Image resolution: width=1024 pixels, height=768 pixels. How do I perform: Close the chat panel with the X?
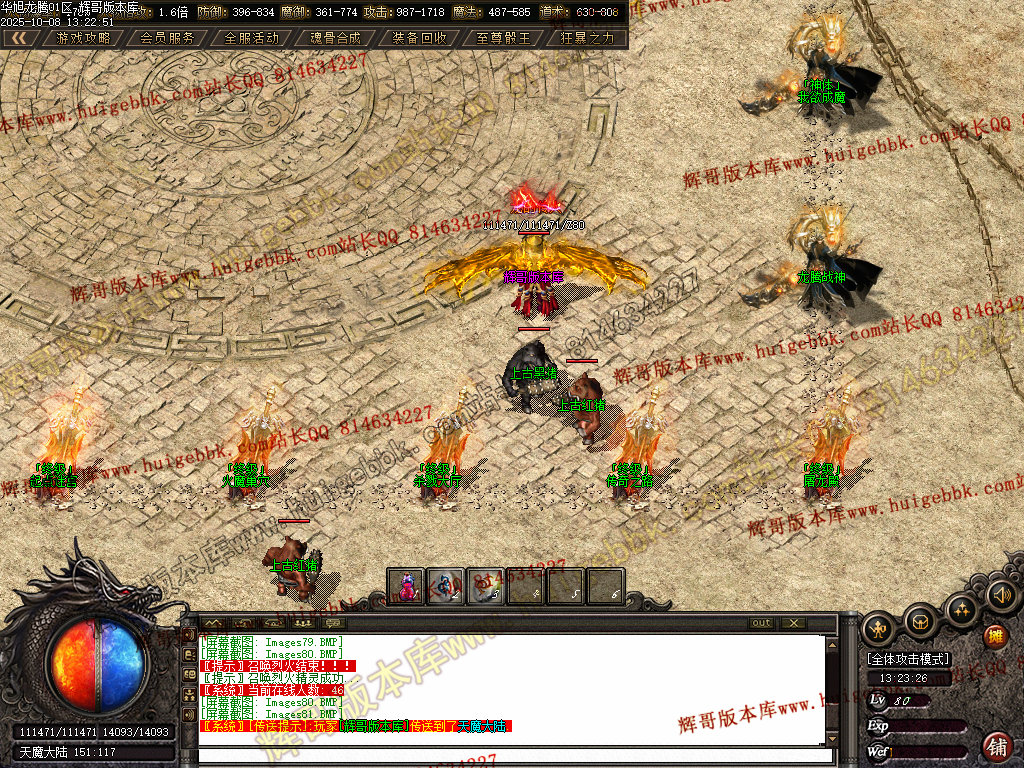793,623
